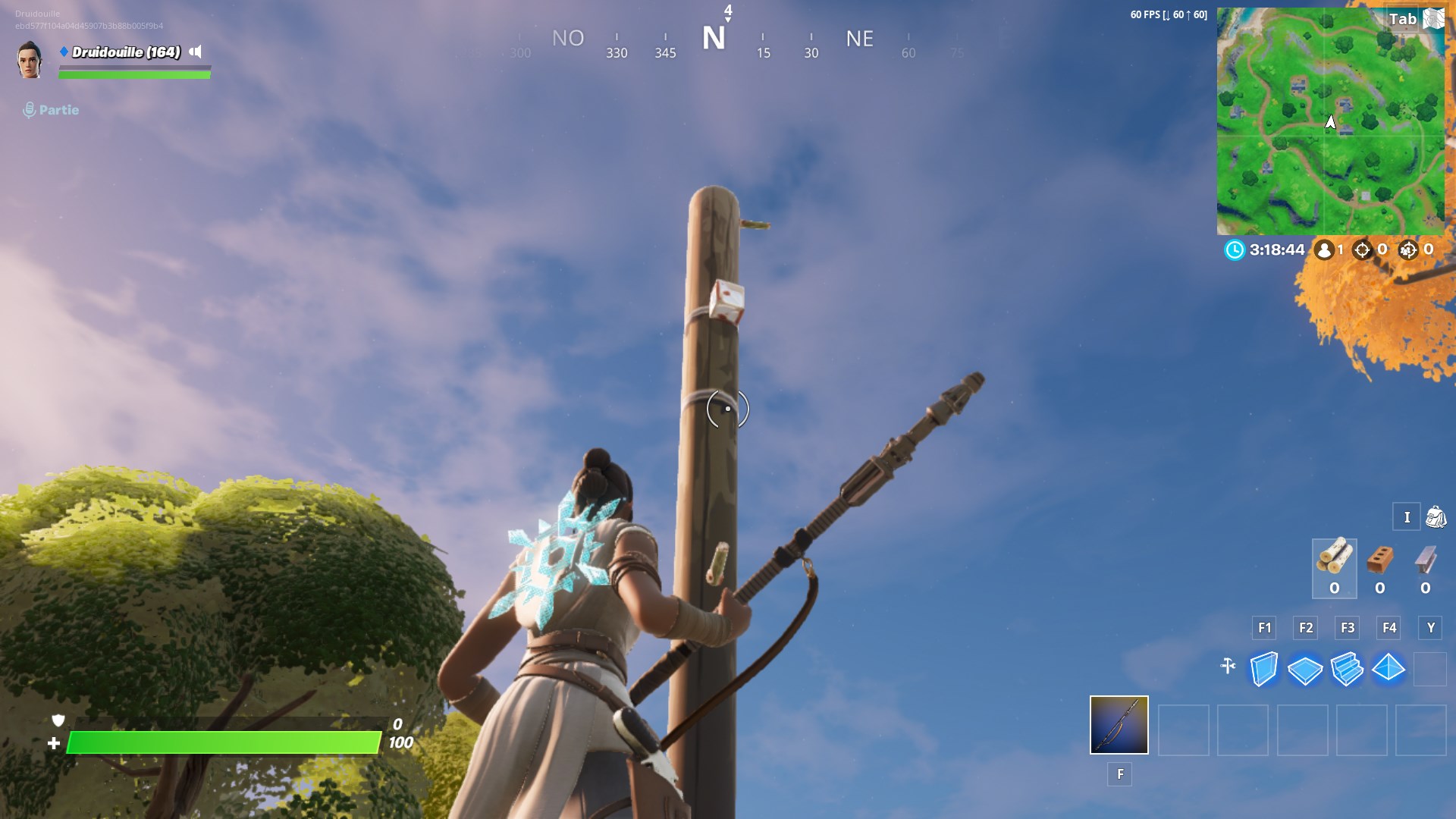
Task: Select the stairs build piece icon
Action: 1348,670
